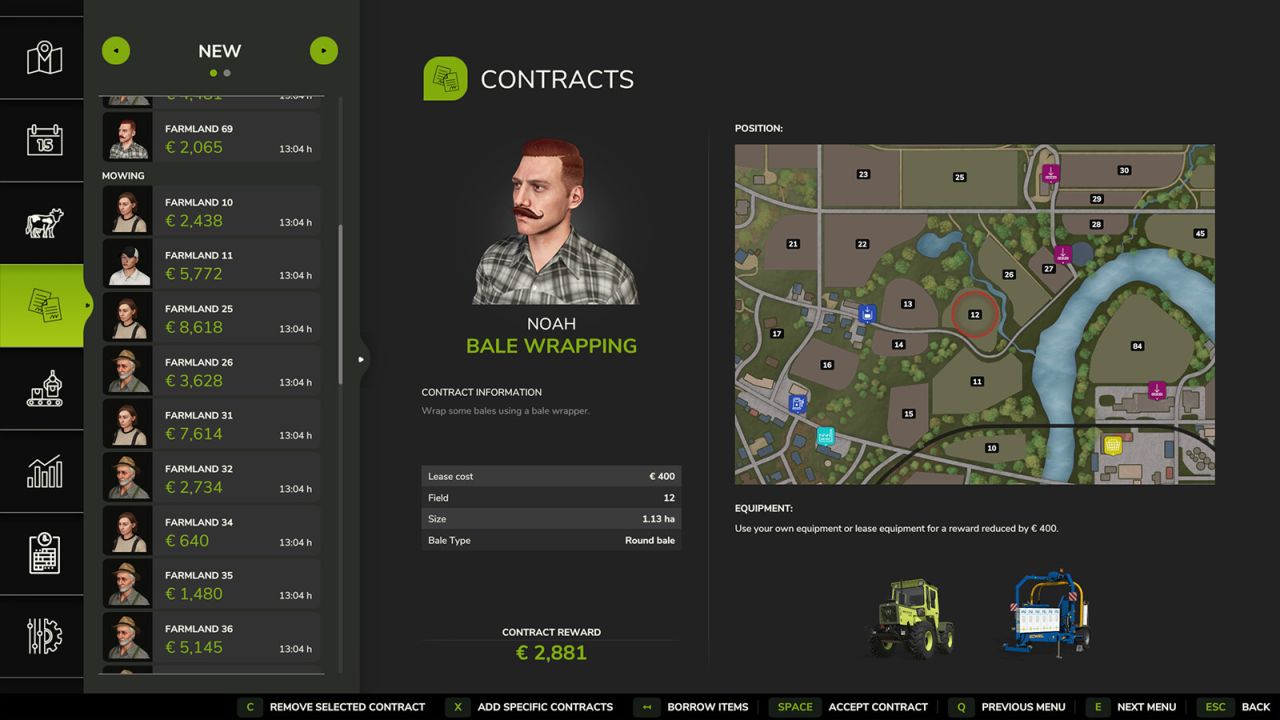Click ACCEPT CONTRACT in bottom bar
Viewport: 1280px width, 720px height.
click(x=877, y=707)
